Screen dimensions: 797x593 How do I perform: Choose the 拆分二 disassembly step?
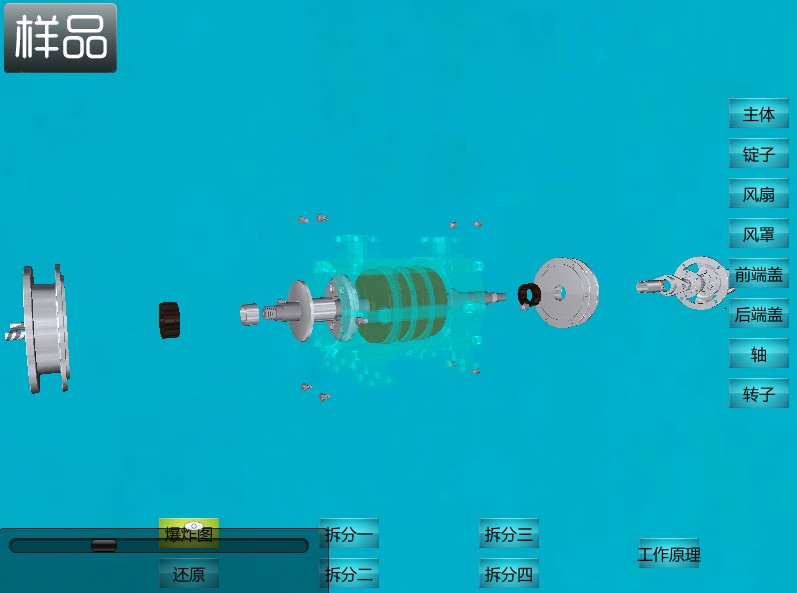click(x=349, y=574)
